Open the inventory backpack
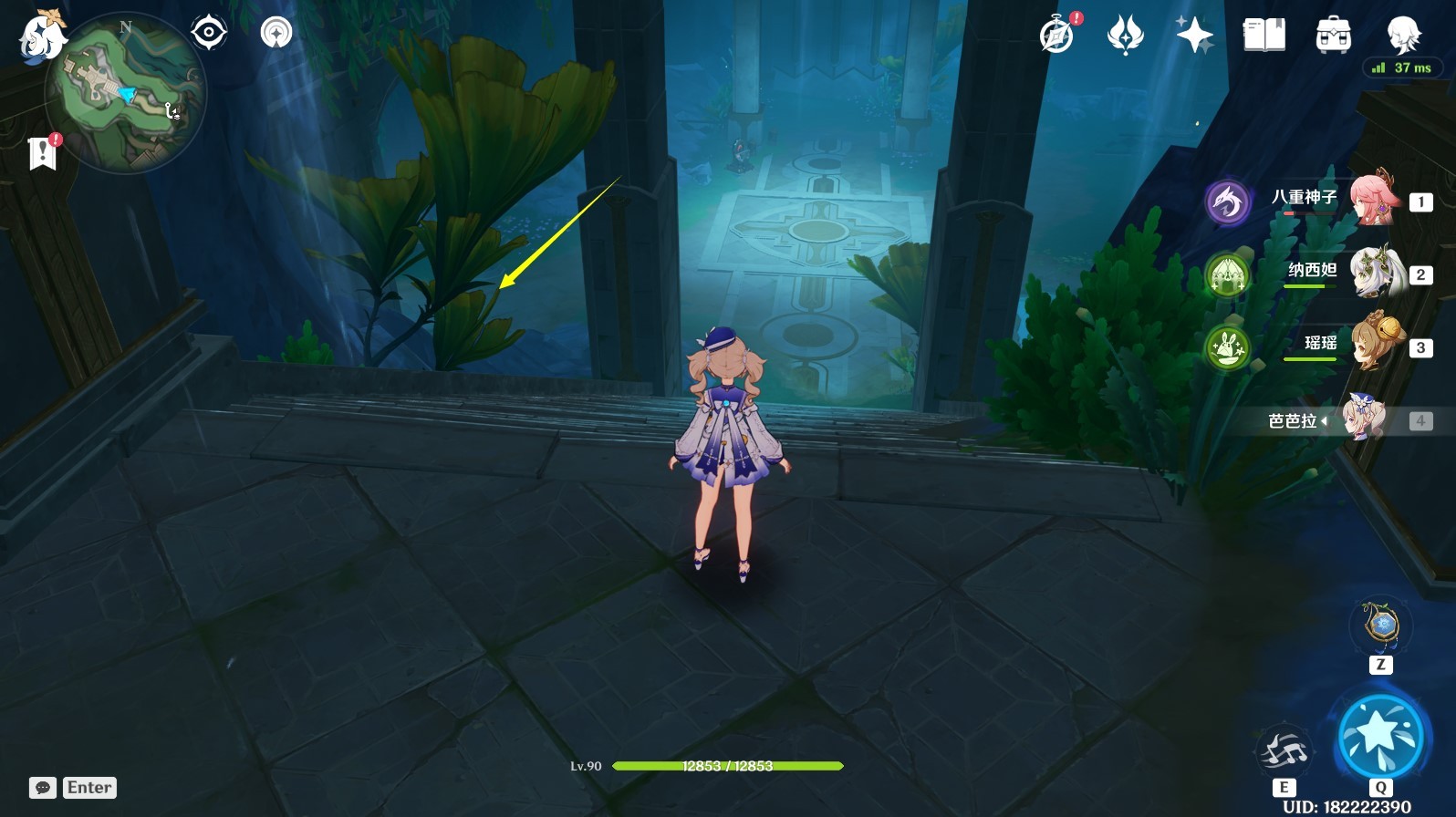The height and width of the screenshot is (817, 1456). (1333, 36)
